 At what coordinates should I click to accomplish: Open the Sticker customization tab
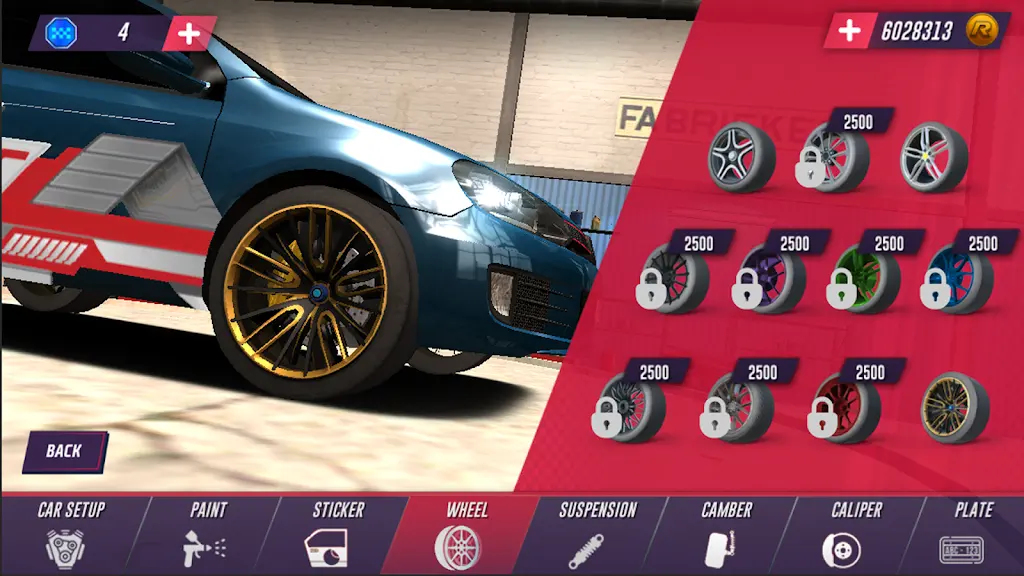[338, 534]
